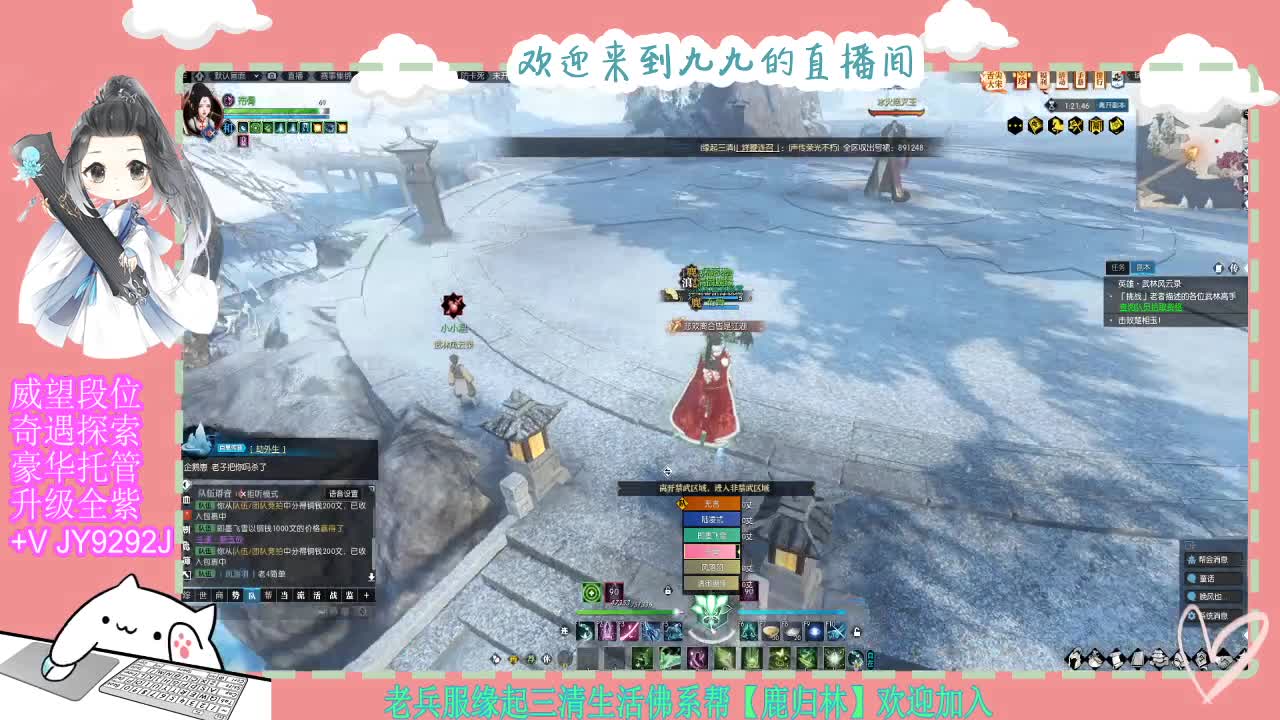The width and height of the screenshot is (1280, 720).
Task: Open the 副本 tab in the quest panel
Action: [1144, 267]
